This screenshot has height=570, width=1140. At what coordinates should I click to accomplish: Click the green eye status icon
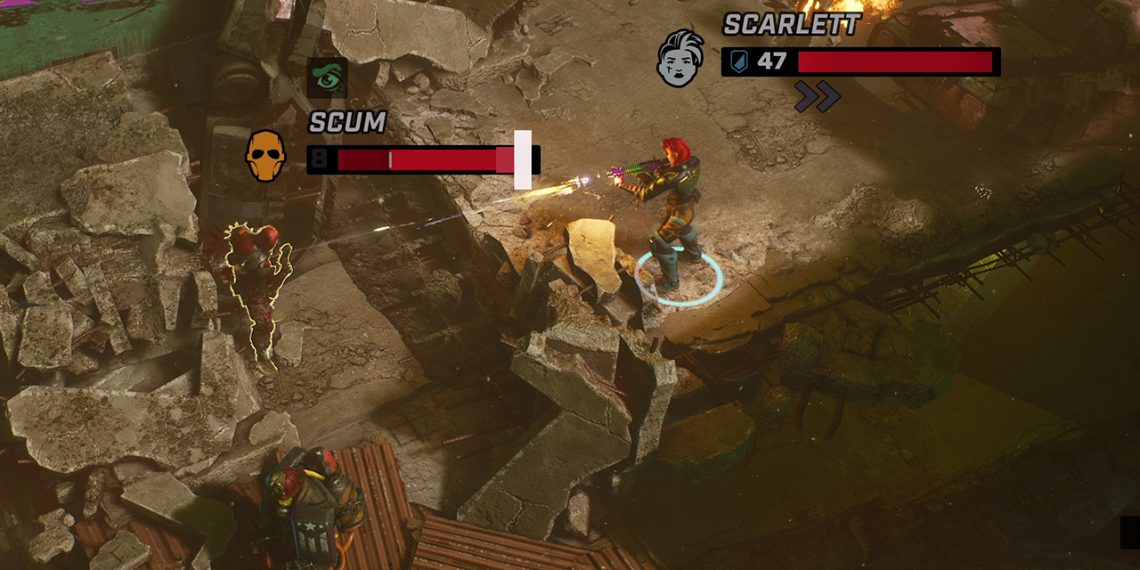point(327,78)
